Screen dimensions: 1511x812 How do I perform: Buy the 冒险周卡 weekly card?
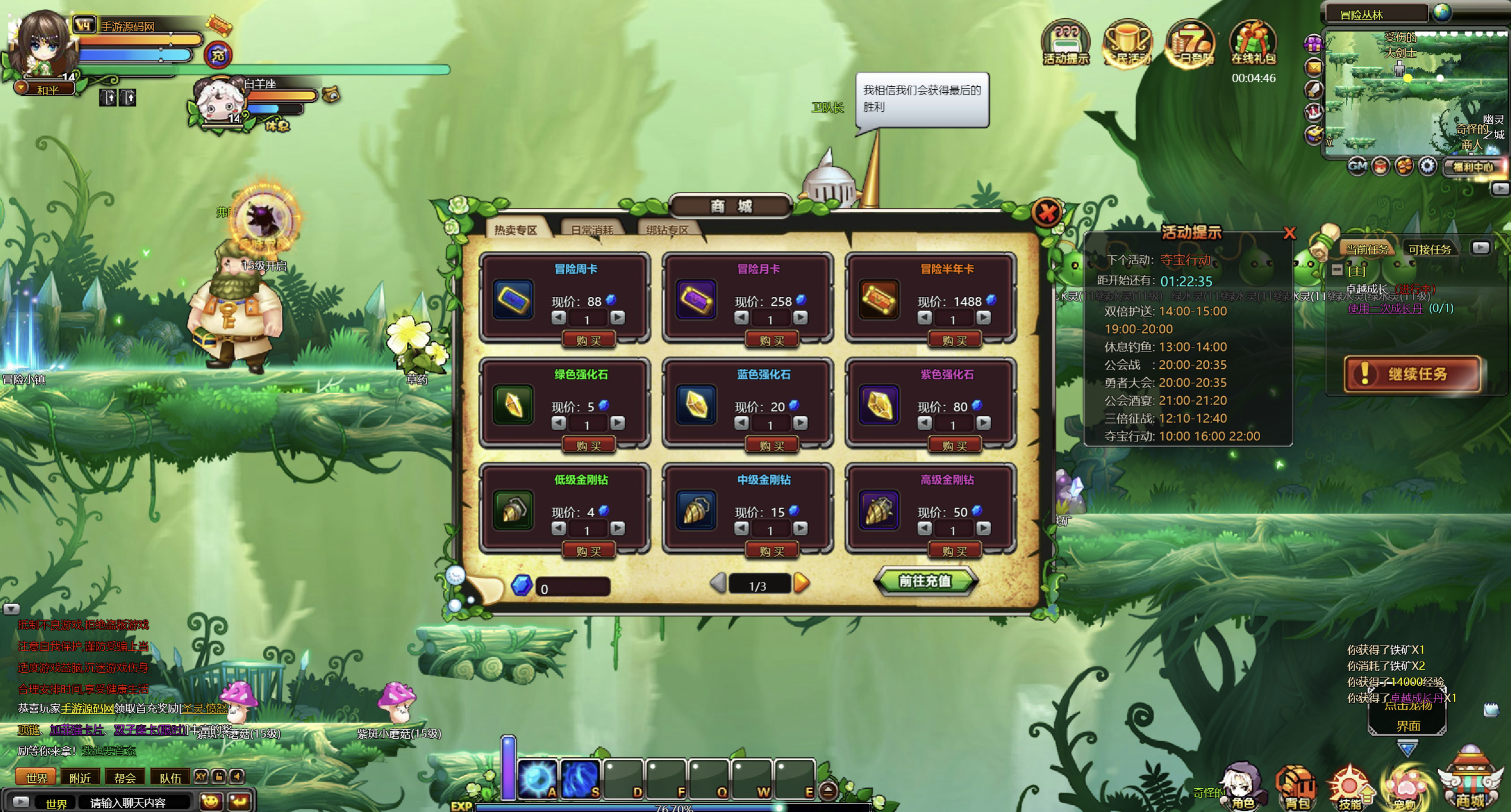coord(588,340)
